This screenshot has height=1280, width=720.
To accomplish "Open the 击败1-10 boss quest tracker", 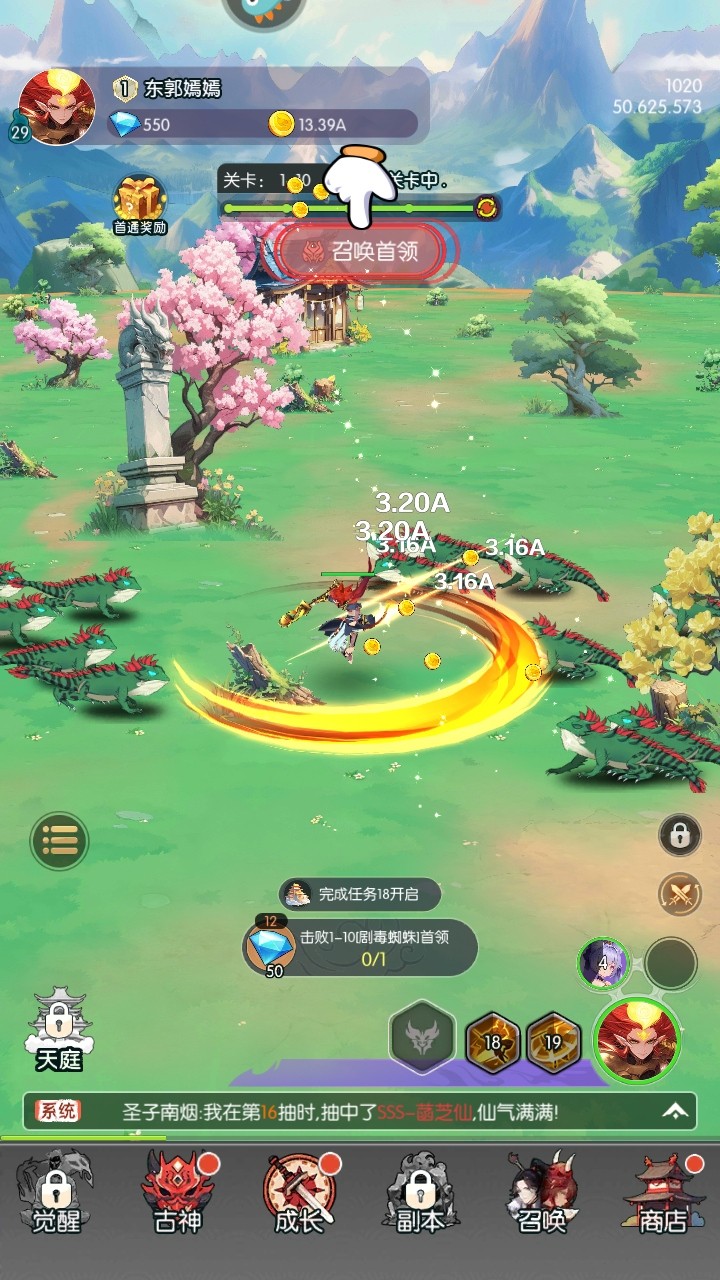I will coord(360,947).
